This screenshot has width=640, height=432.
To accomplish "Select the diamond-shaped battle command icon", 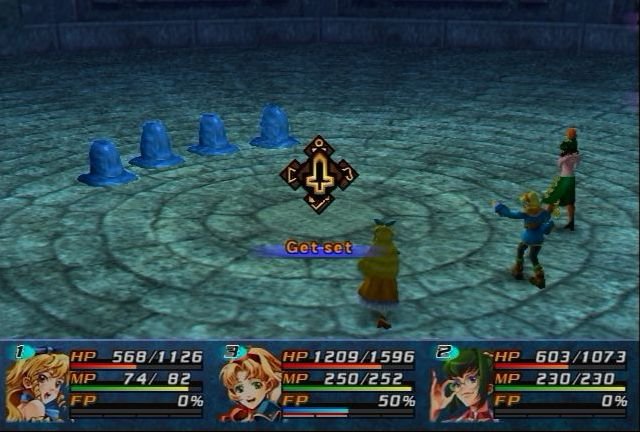I will point(319,175).
